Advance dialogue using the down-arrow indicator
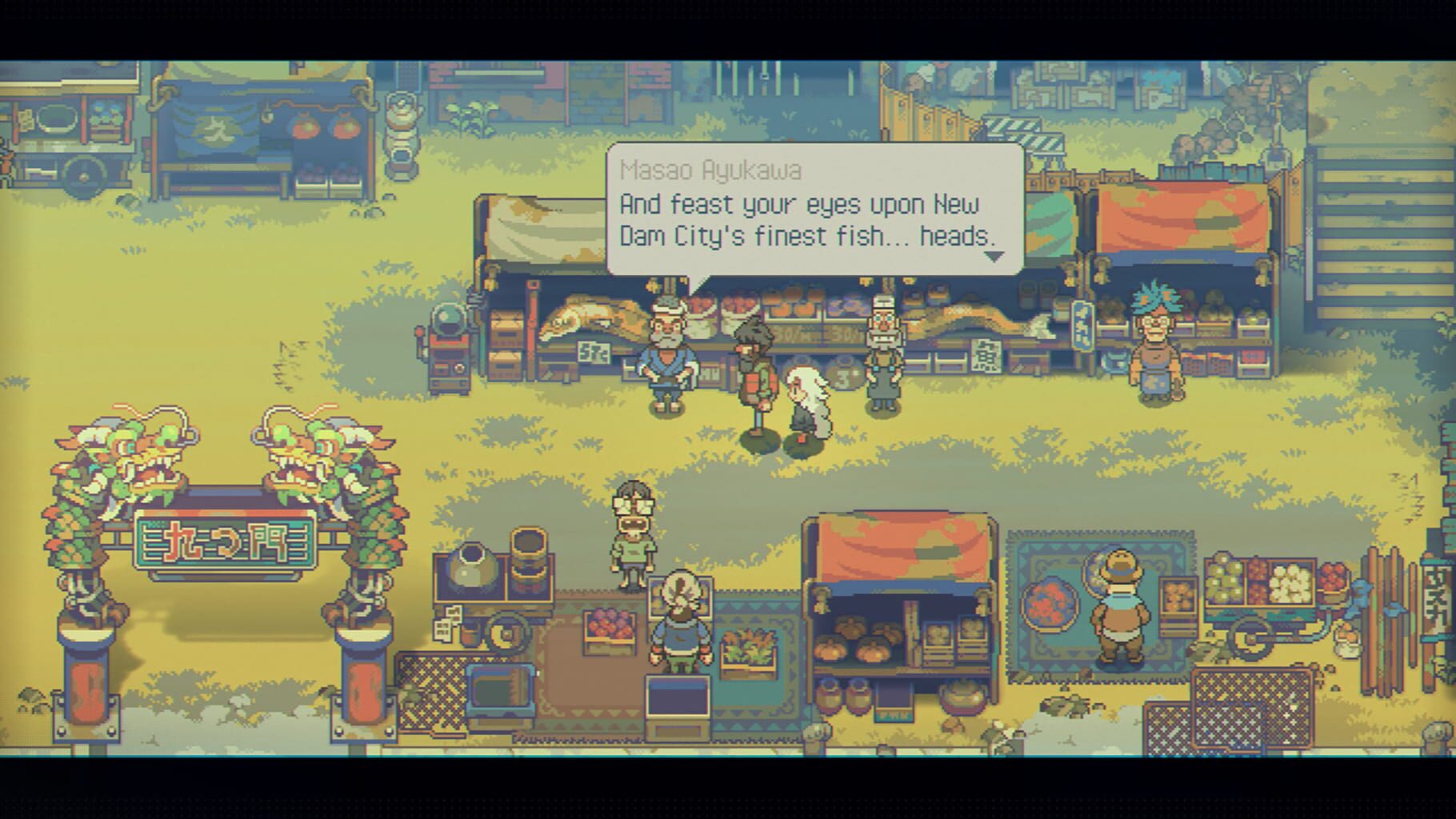Screen dimensions: 1456x819 pyautogui.click(x=994, y=258)
